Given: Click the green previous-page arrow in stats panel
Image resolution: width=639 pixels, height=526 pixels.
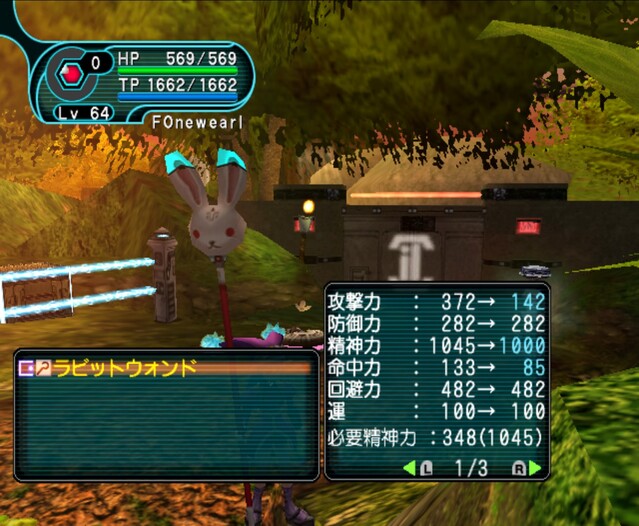Looking at the screenshot, I should click(x=409, y=468).
